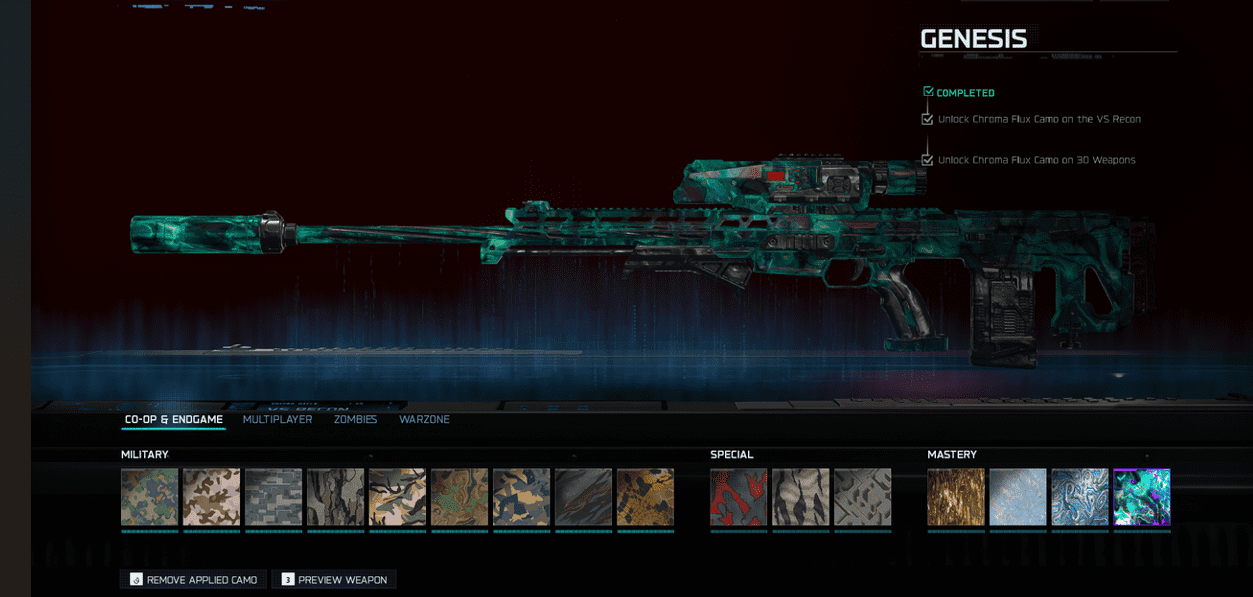Viewport: 1253px width, 597px height.
Task: Click Preview Weapon
Action: 333,580
